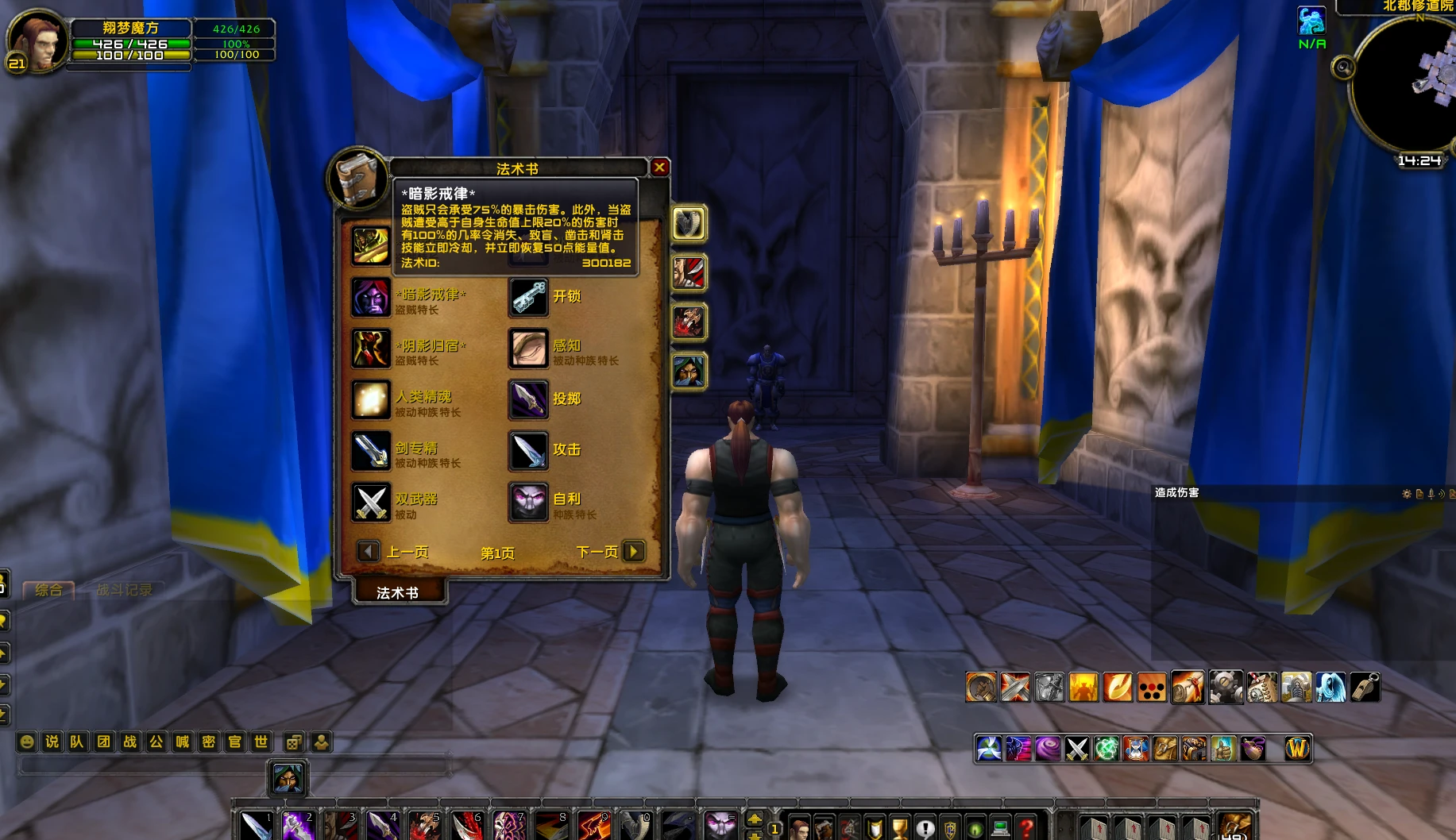This screenshot has height=840, width=1456.
Task: Choose the 投掷 throw ability icon
Action: (x=528, y=399)
